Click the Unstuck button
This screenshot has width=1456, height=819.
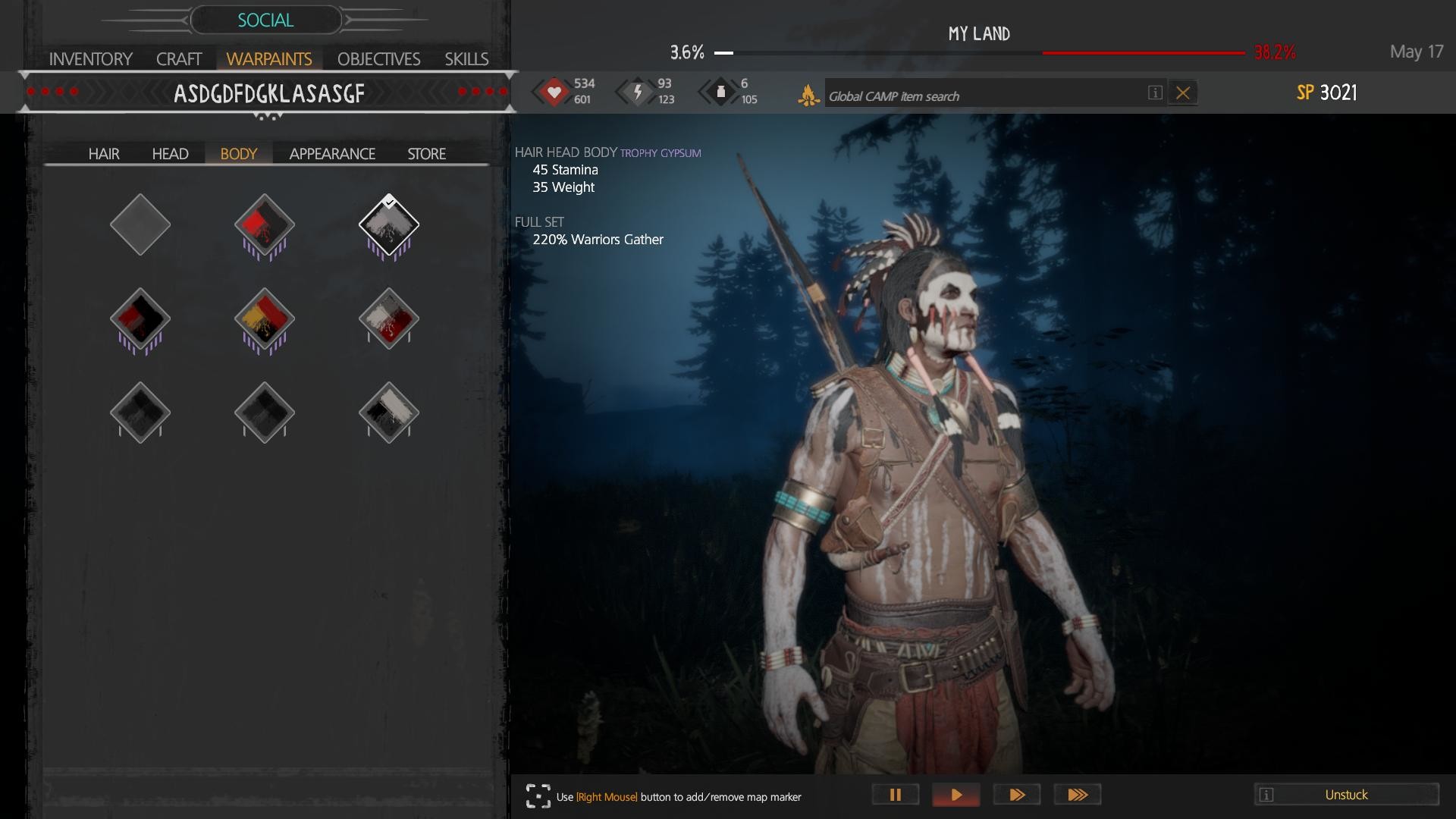coord(1346,795)
